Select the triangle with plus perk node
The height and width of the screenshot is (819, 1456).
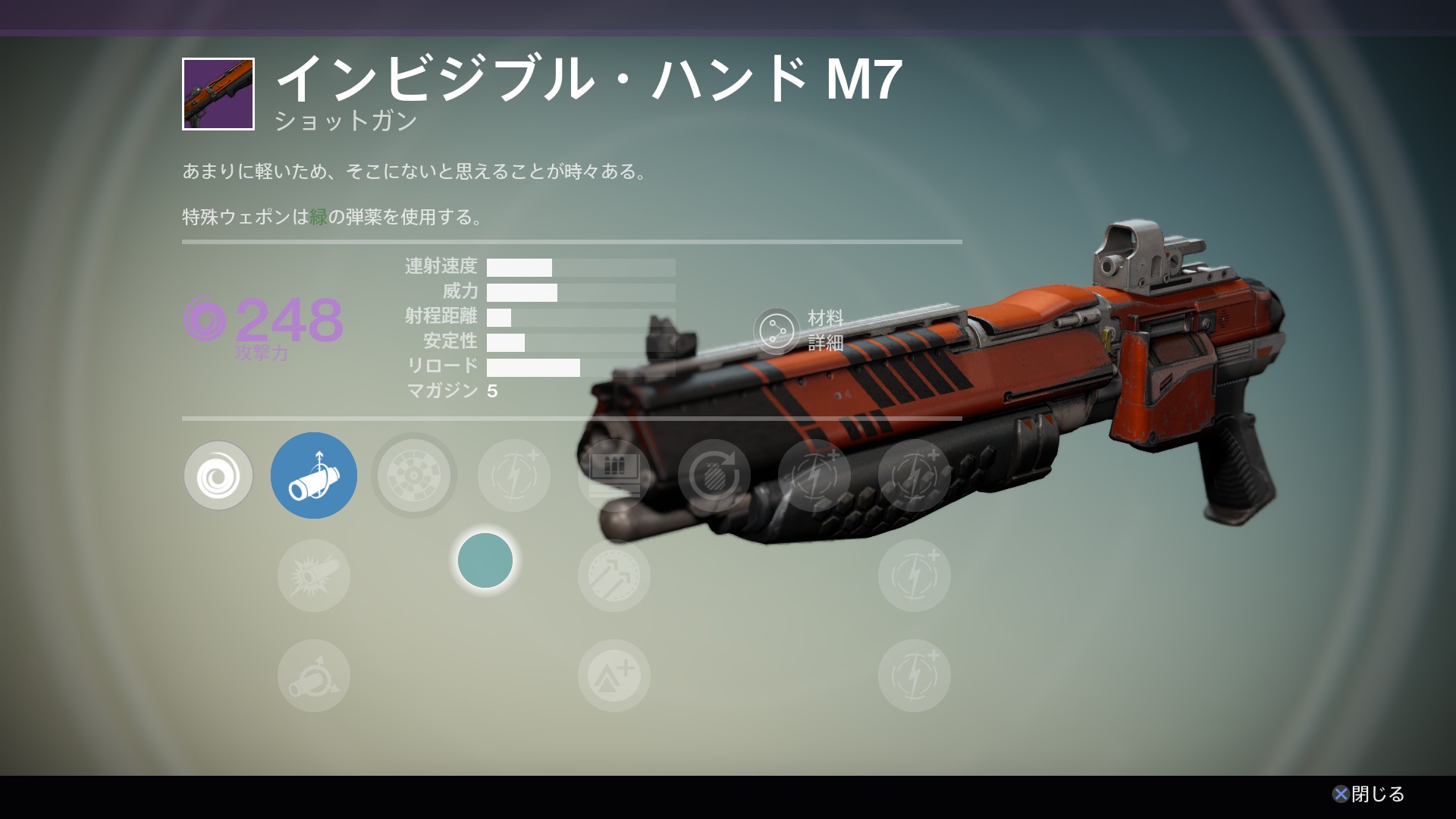tap(613, 676)
